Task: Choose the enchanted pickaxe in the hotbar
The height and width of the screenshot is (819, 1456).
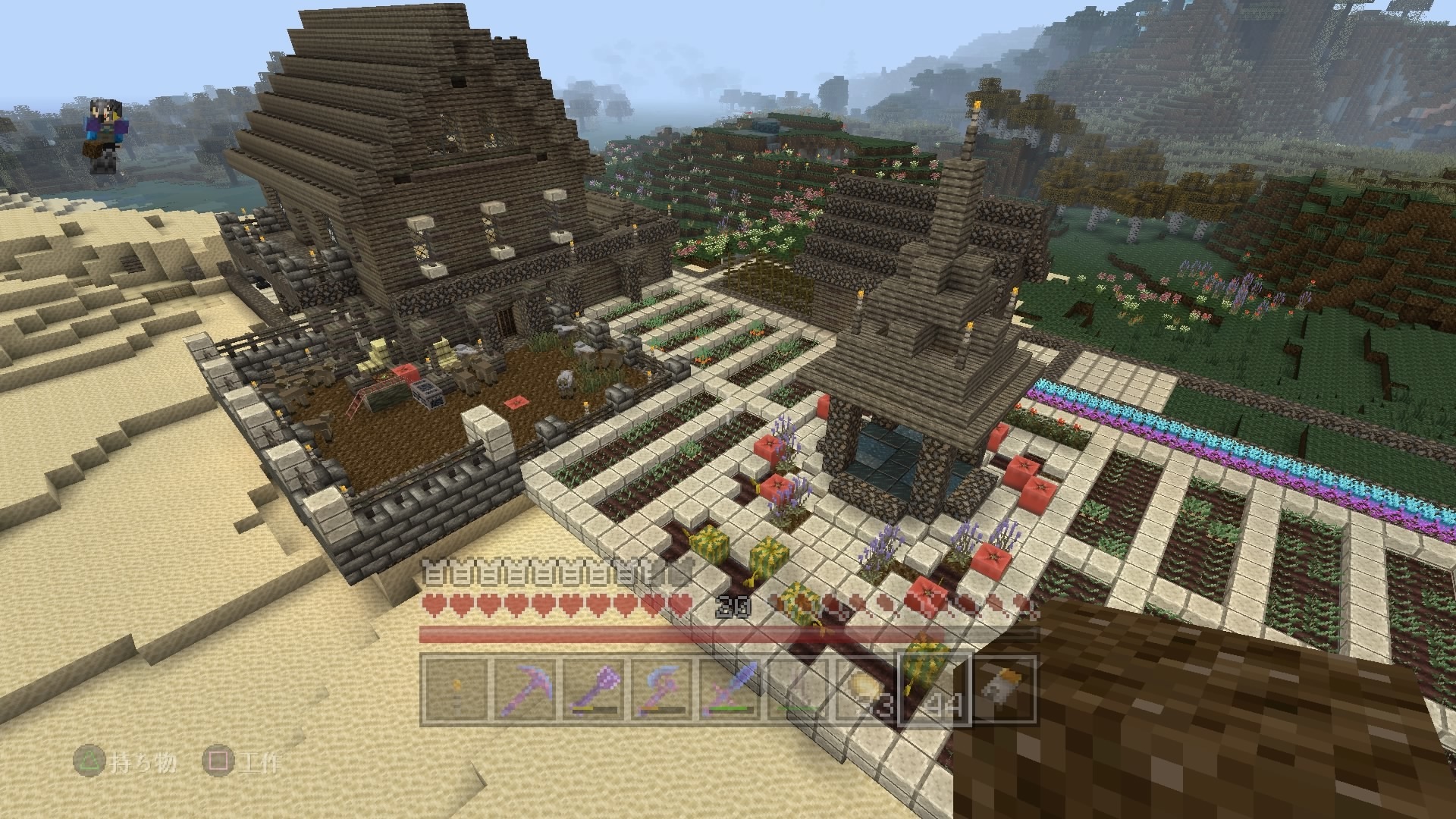Action: pyautogui.click(x=524, y=689)
